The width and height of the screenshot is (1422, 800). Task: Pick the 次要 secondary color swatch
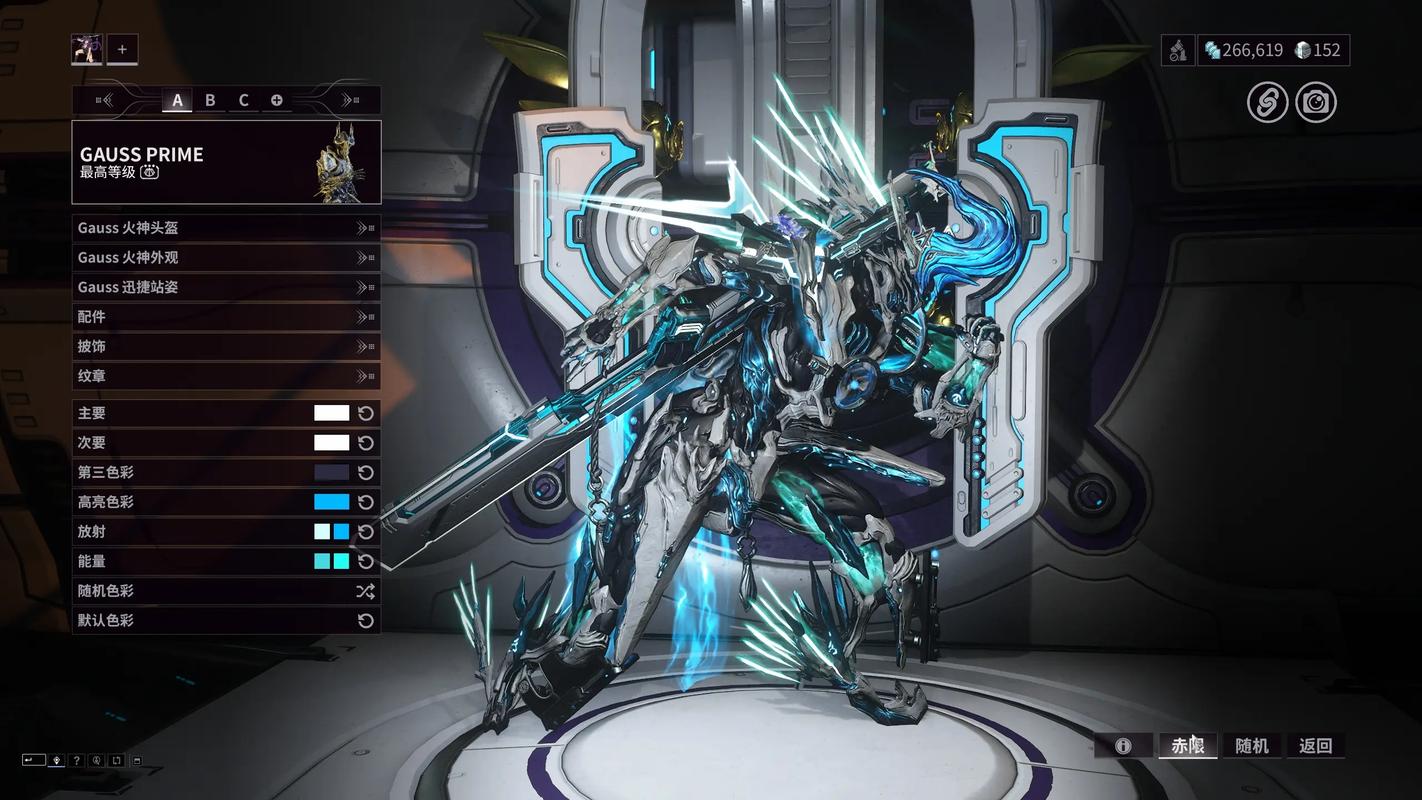click(x=331, y=443)
